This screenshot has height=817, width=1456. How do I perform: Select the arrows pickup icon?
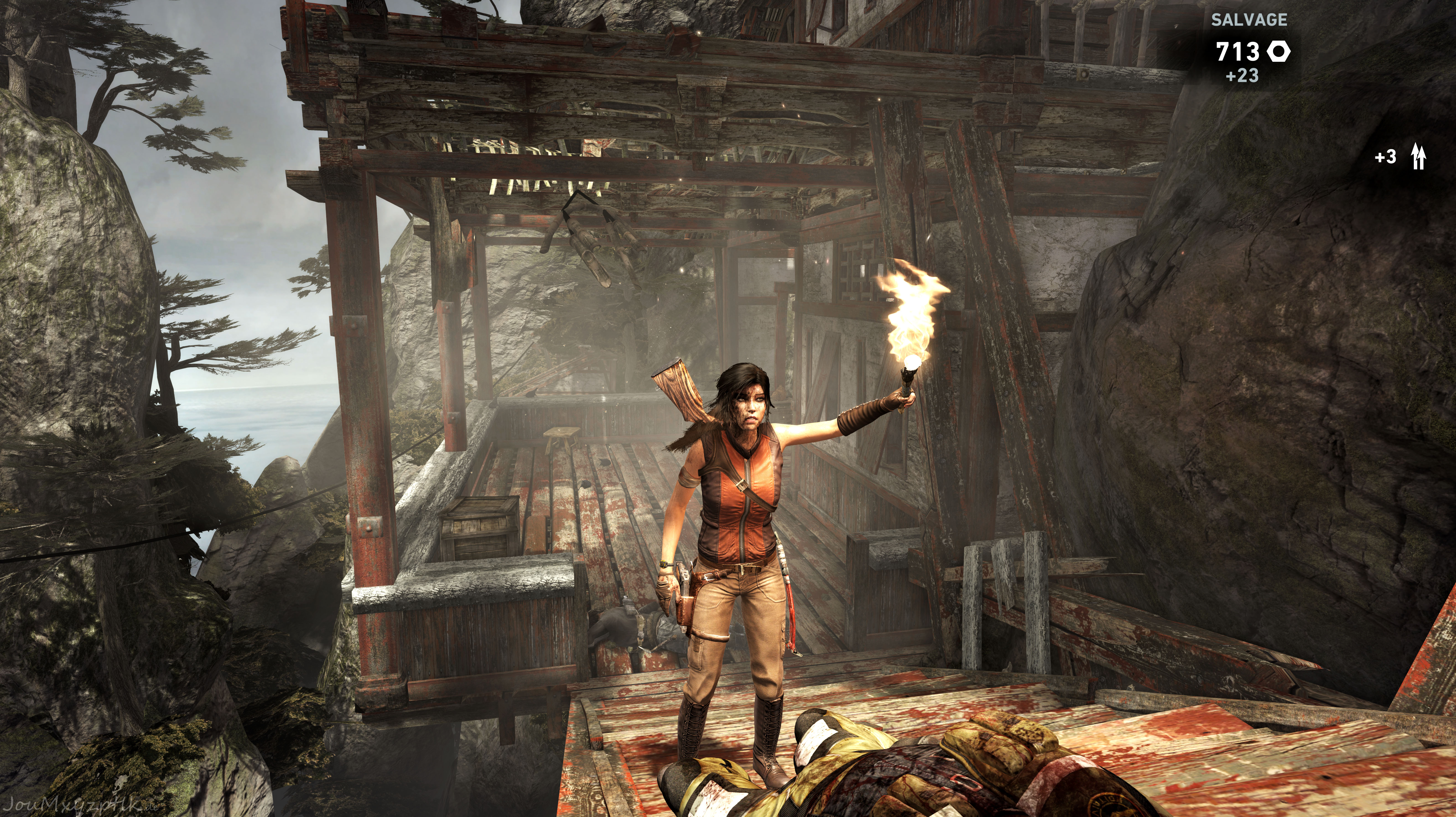click(1418, 157)
